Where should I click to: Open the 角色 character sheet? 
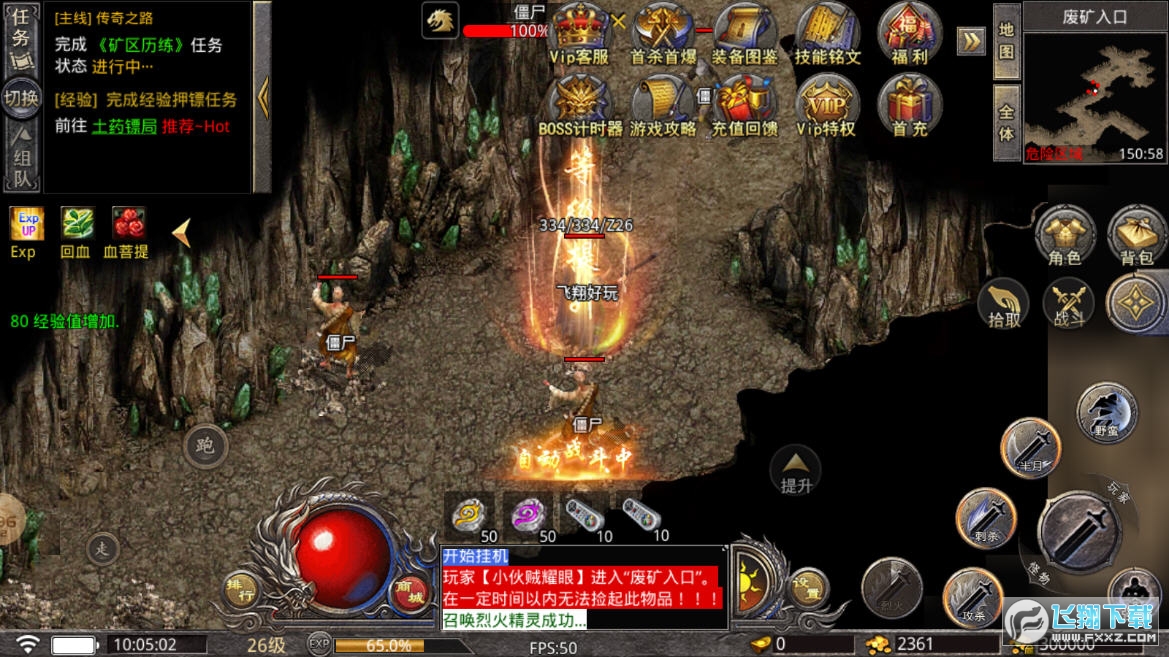1065,234
